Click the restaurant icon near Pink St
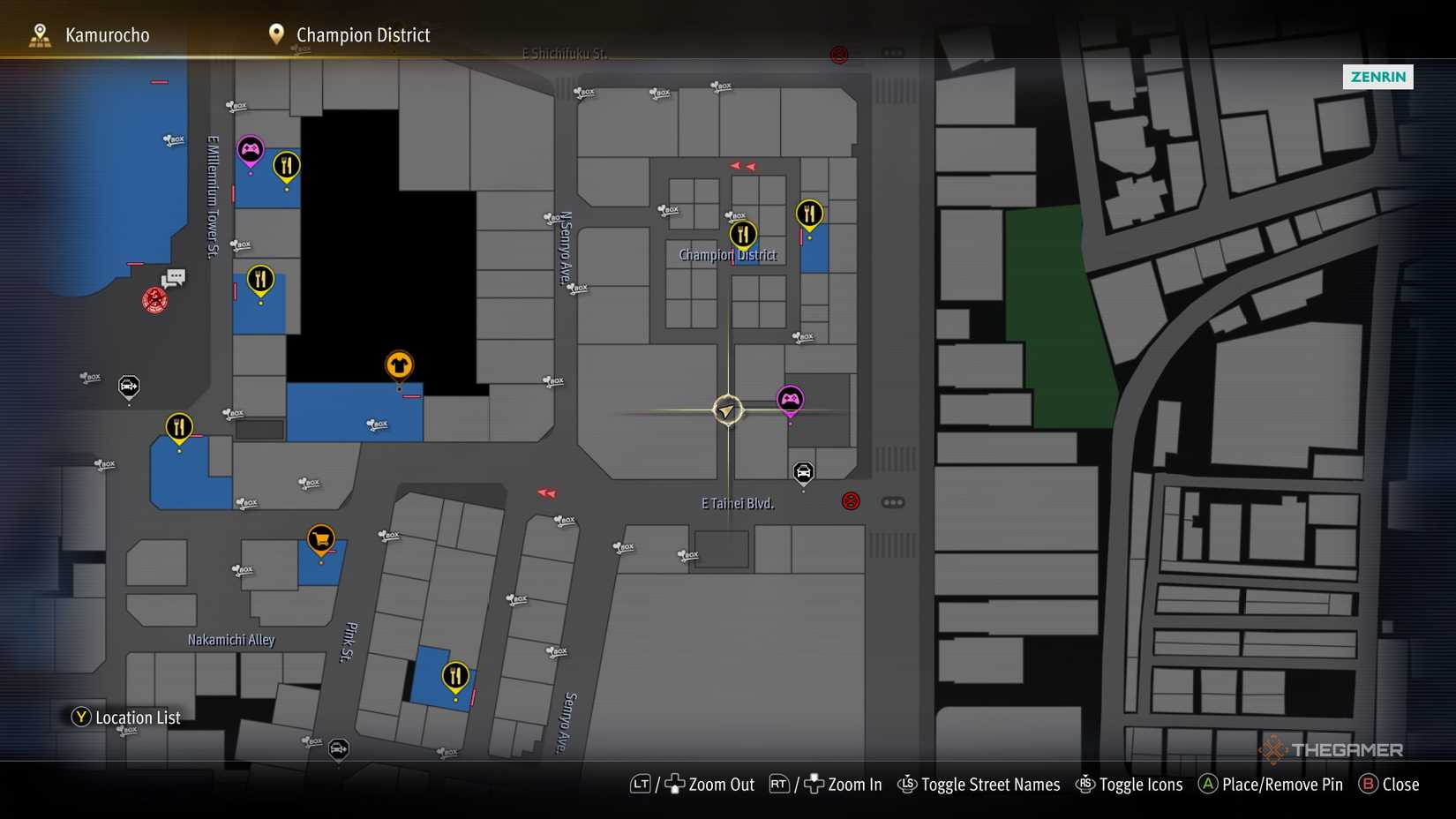The width and height of the screenshot is (1456, 819). tap(454, 676)
